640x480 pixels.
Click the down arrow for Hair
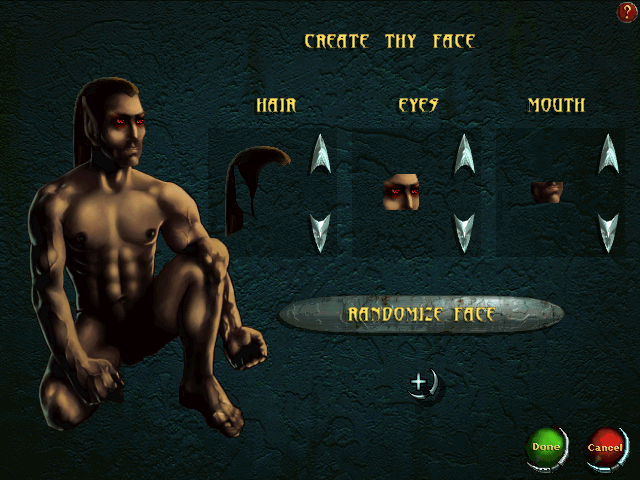[x=320, y=232]
